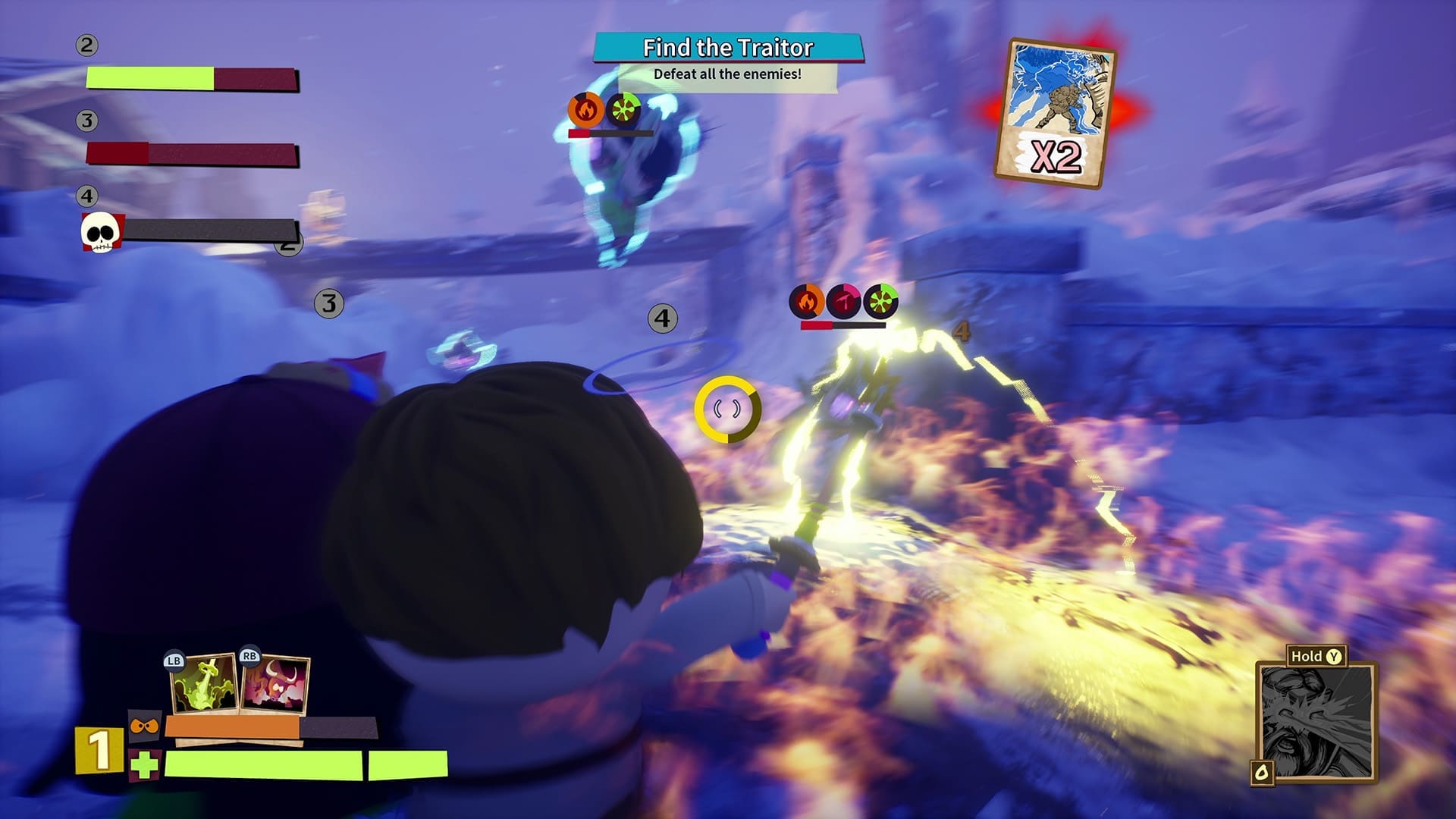This screenshot has height=819, width=1456.
Task: Click the orange angry eyes meter icon
Action: pos(143,726)
